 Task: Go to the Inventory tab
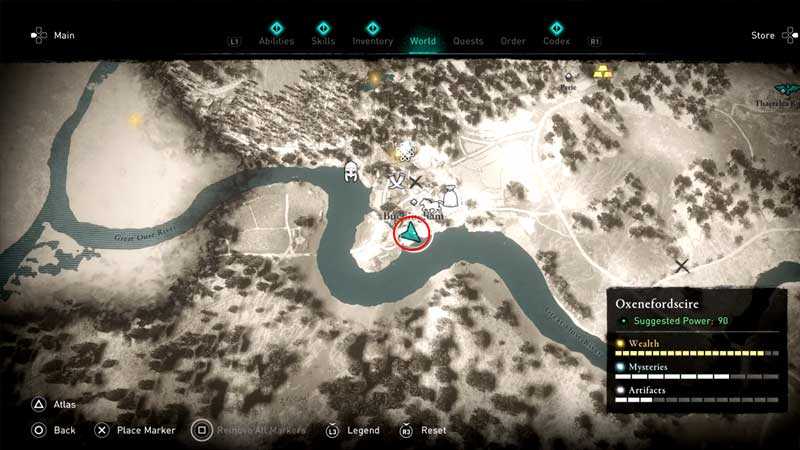click(372, 41)
